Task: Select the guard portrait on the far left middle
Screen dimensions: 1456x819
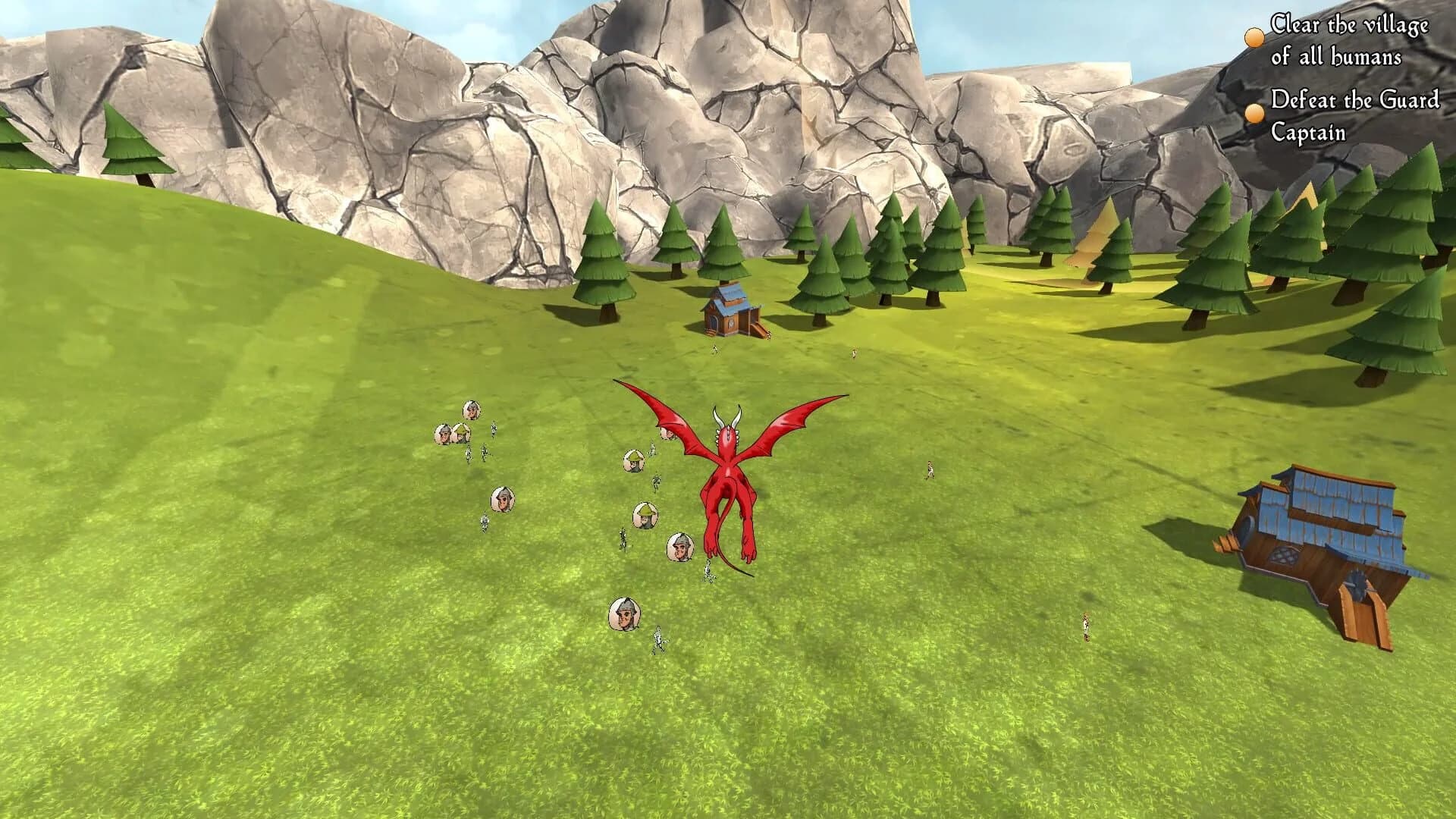Action: [x=503, y=500]
